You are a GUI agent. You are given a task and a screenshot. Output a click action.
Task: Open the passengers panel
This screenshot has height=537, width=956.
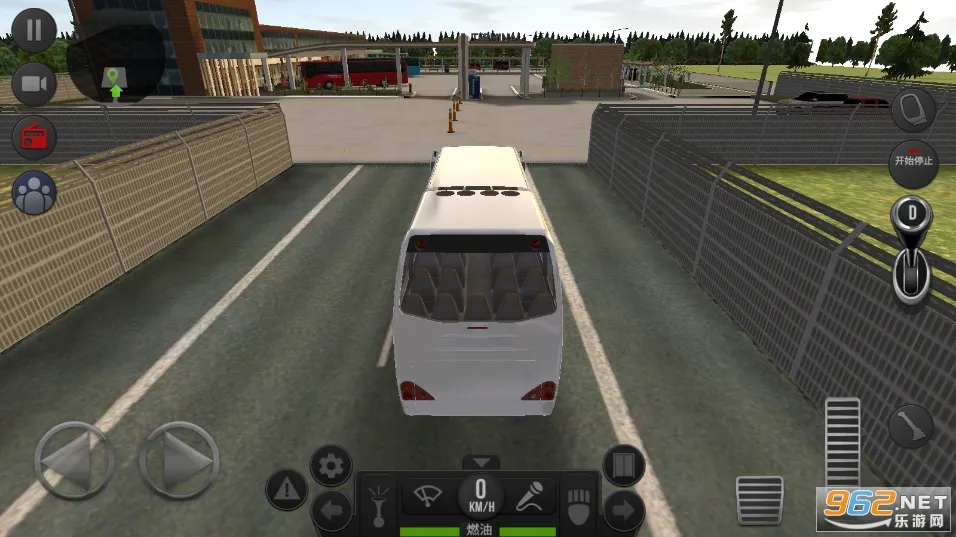click(x=34, y=193)
